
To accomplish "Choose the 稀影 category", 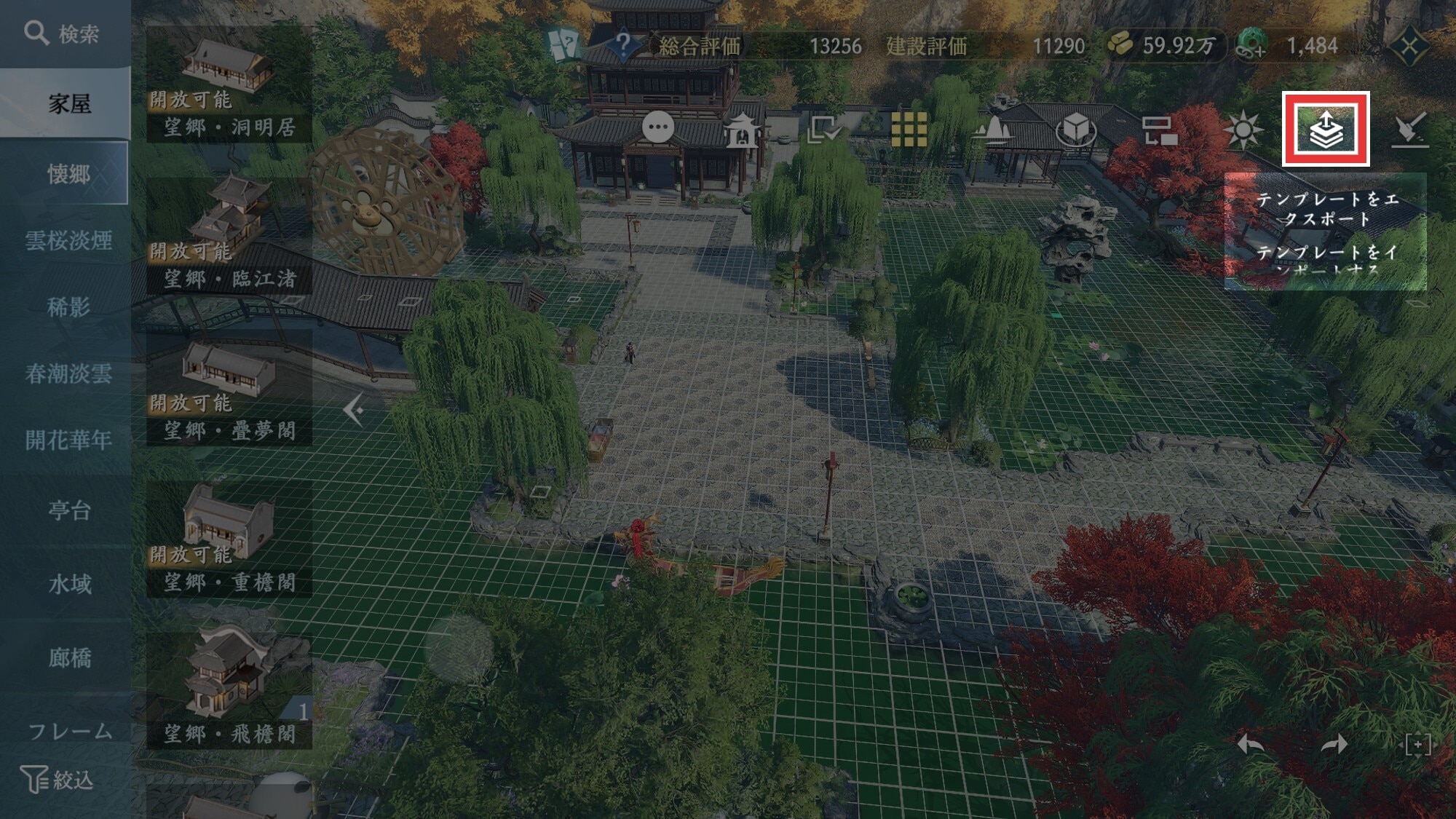I will pos(68,307).
